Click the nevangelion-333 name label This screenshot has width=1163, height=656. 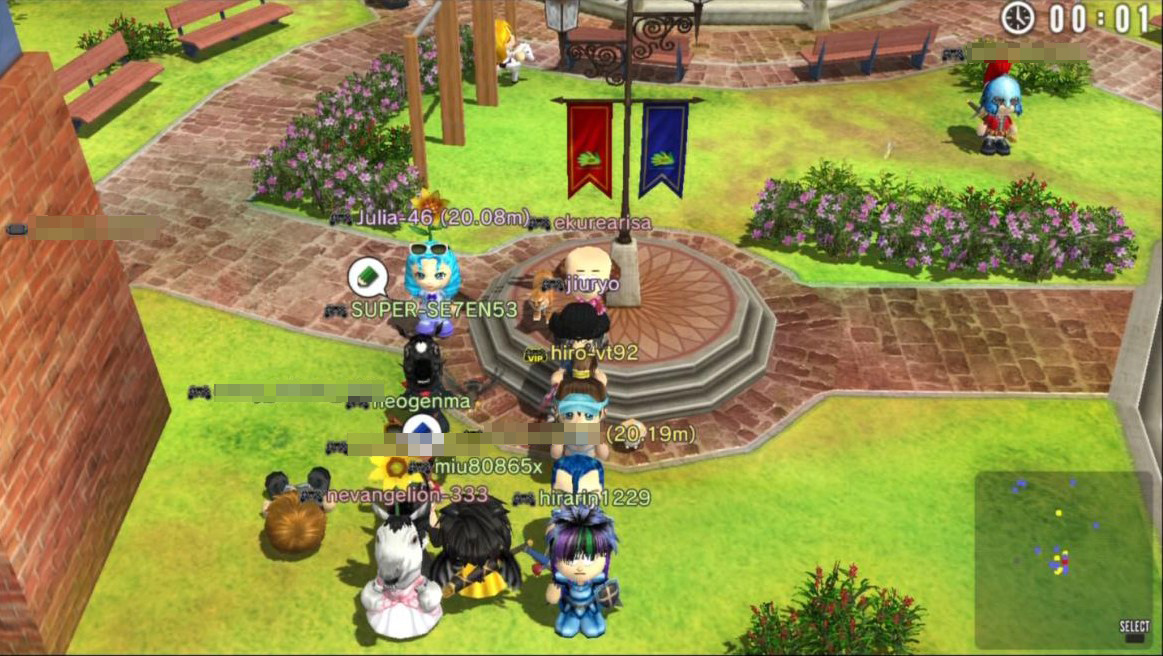406,495
